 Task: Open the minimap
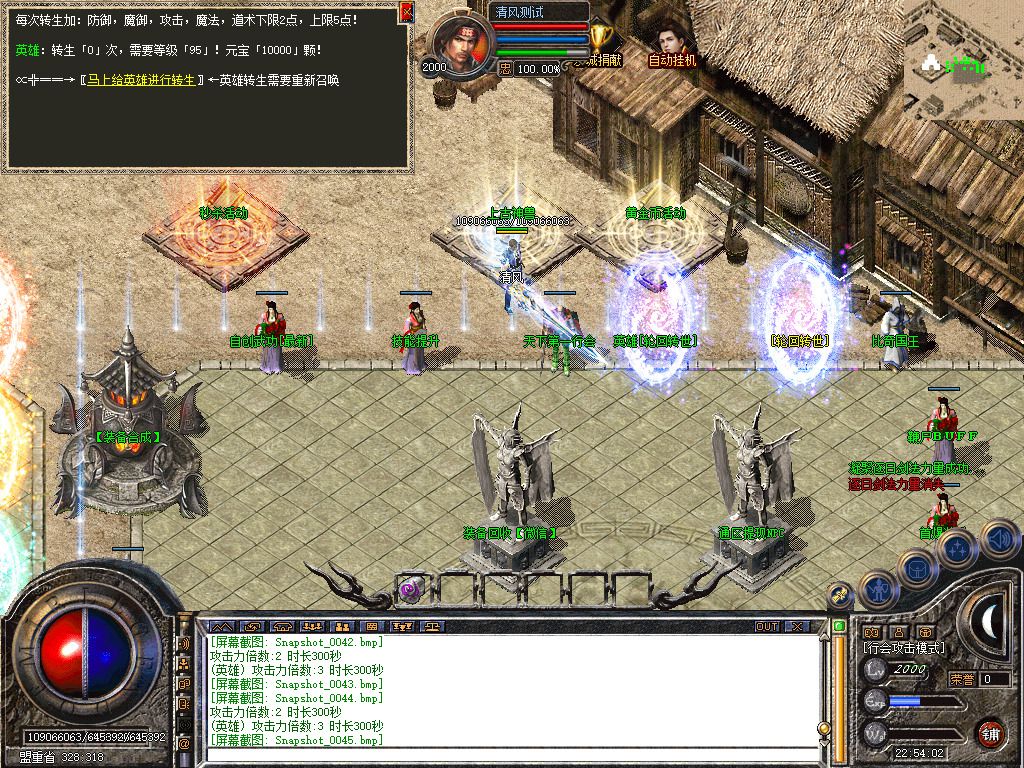click(963, 58)
